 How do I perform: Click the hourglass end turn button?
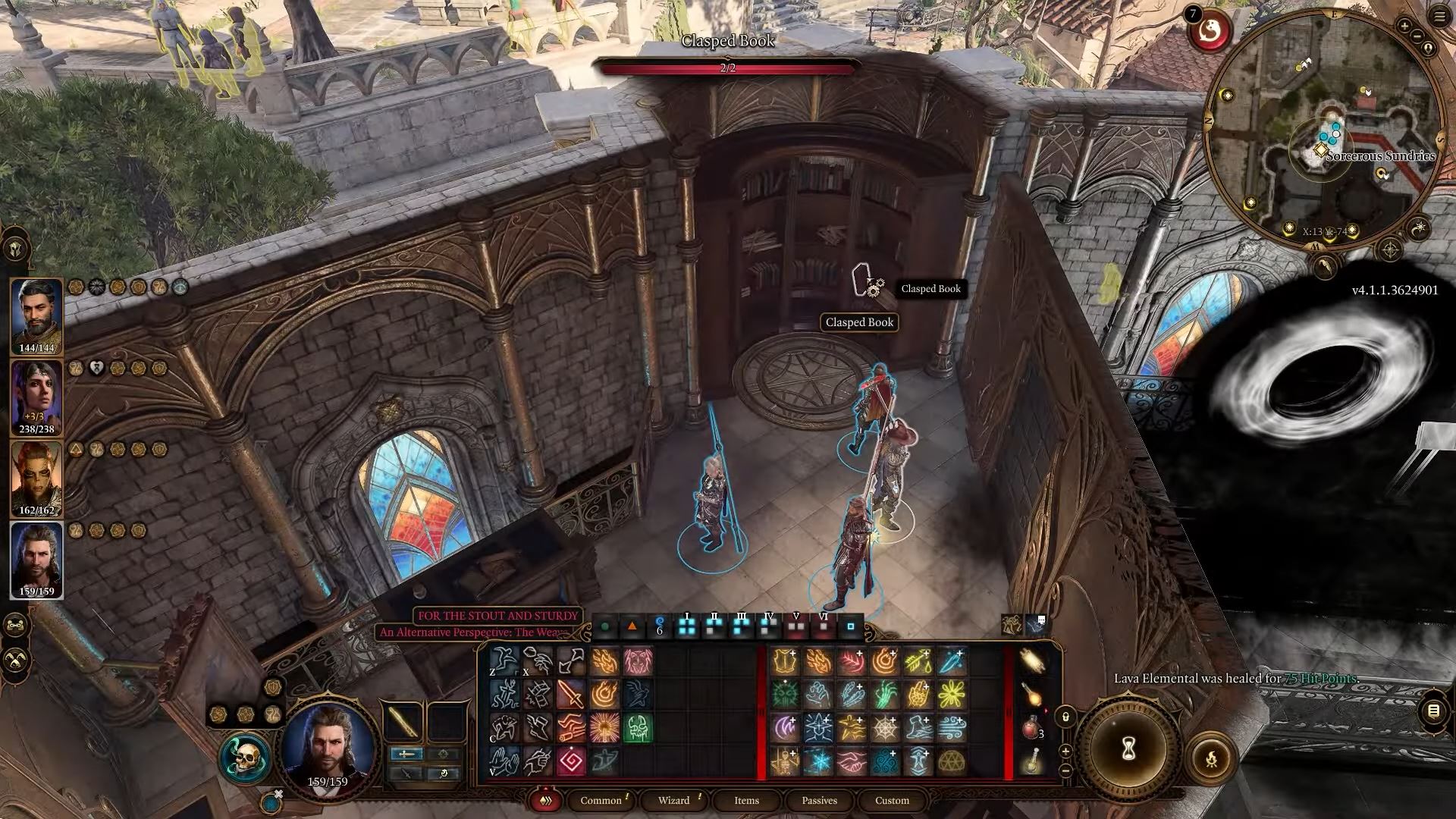tap(1129, 749)
